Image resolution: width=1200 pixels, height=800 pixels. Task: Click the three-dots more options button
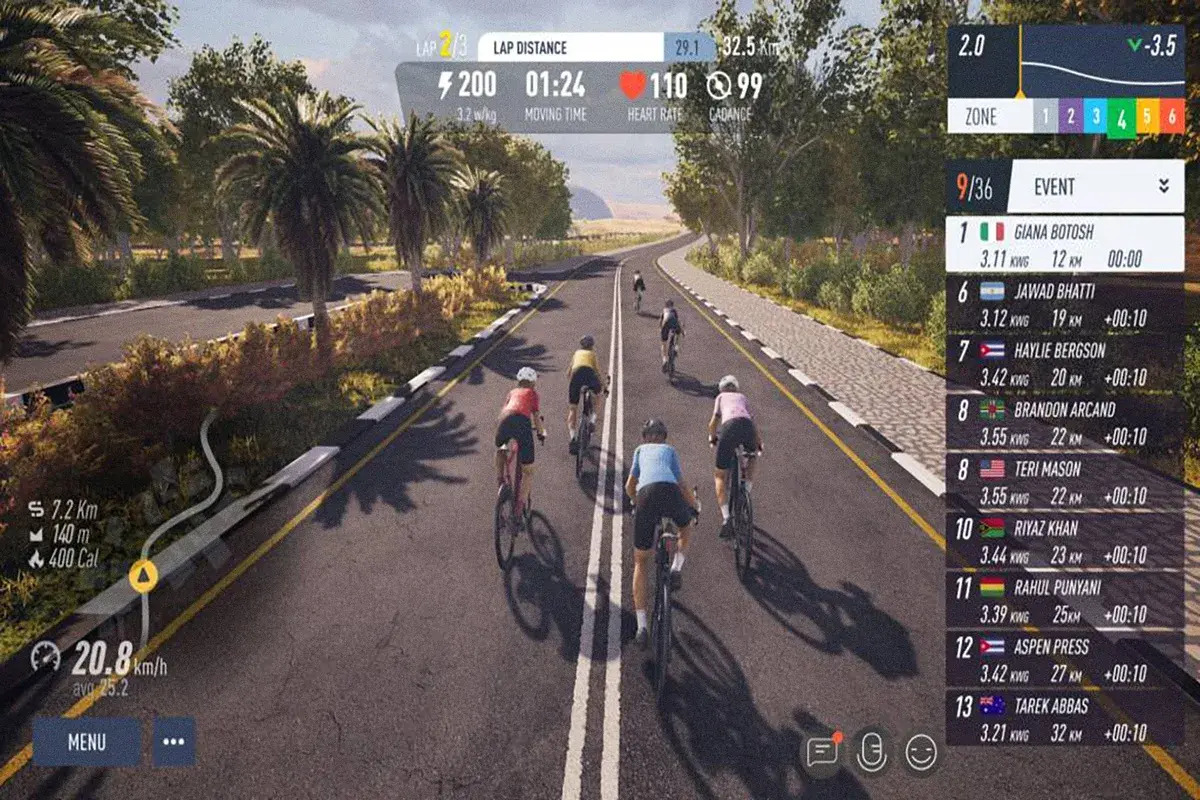(174, 742)
